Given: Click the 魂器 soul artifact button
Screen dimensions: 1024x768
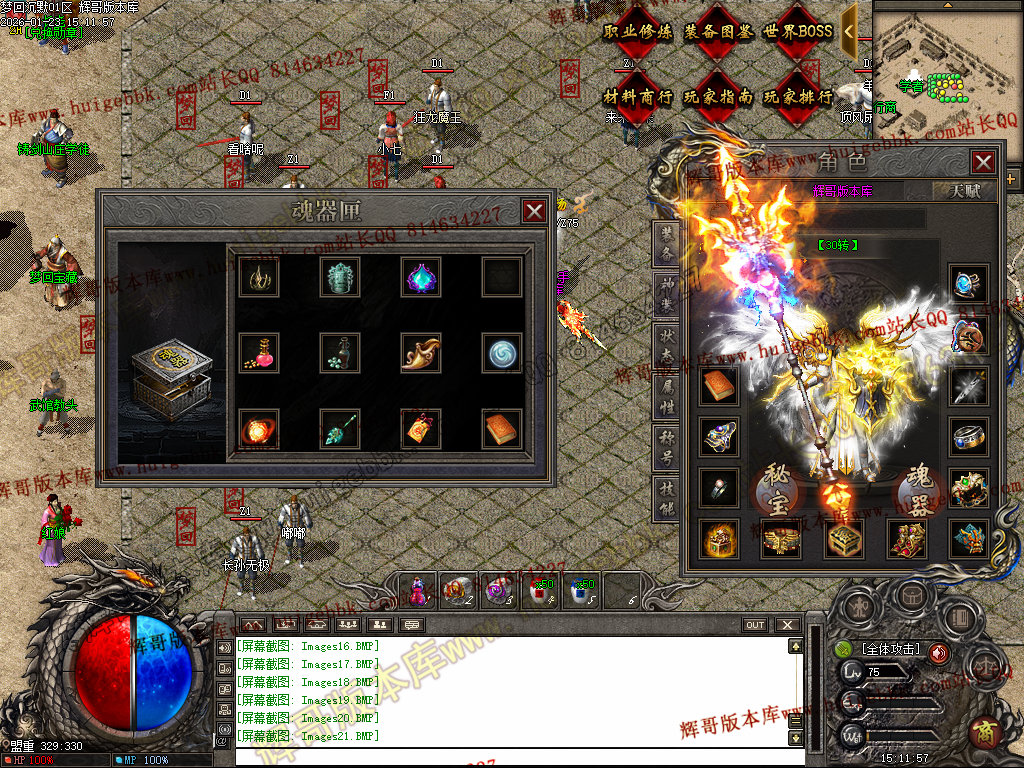Looking at the screenshot, I should pyautogui.click(x=920, y=489).
